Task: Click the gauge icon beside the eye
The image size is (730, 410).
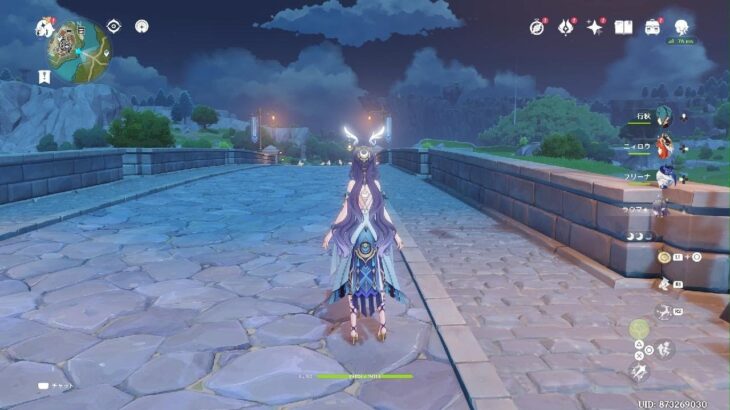Action: point(141,26)
